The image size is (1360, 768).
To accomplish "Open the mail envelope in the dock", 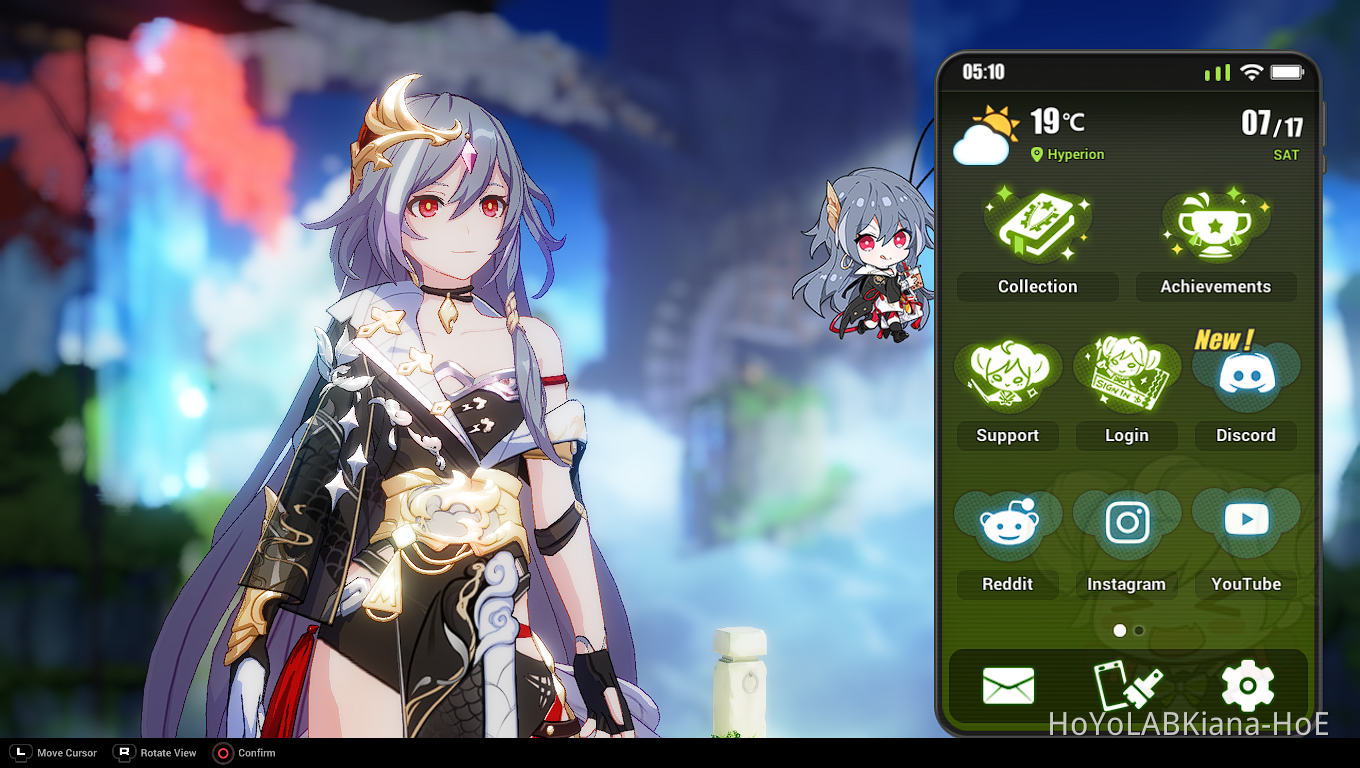I will point(1008,686).
